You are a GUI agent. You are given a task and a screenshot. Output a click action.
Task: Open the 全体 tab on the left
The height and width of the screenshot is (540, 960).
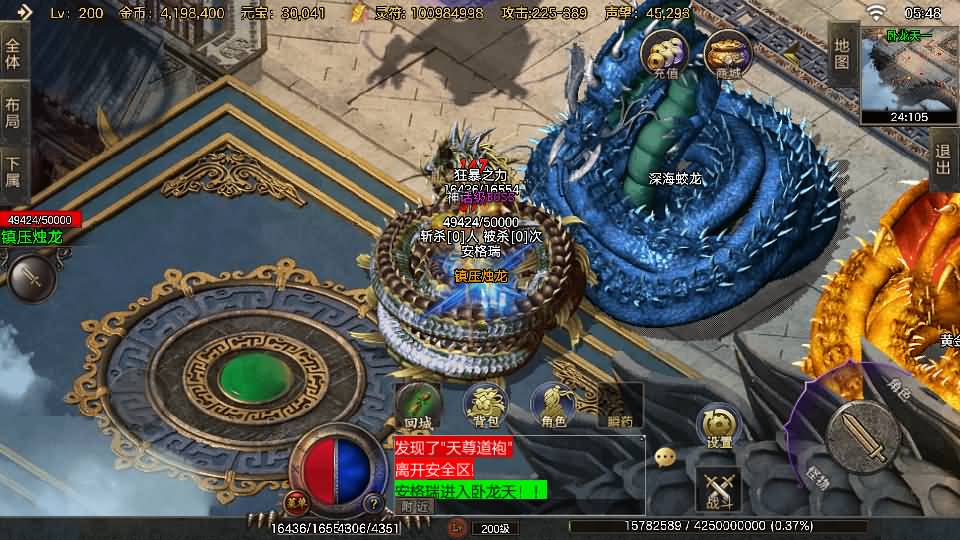click(13, 55)
